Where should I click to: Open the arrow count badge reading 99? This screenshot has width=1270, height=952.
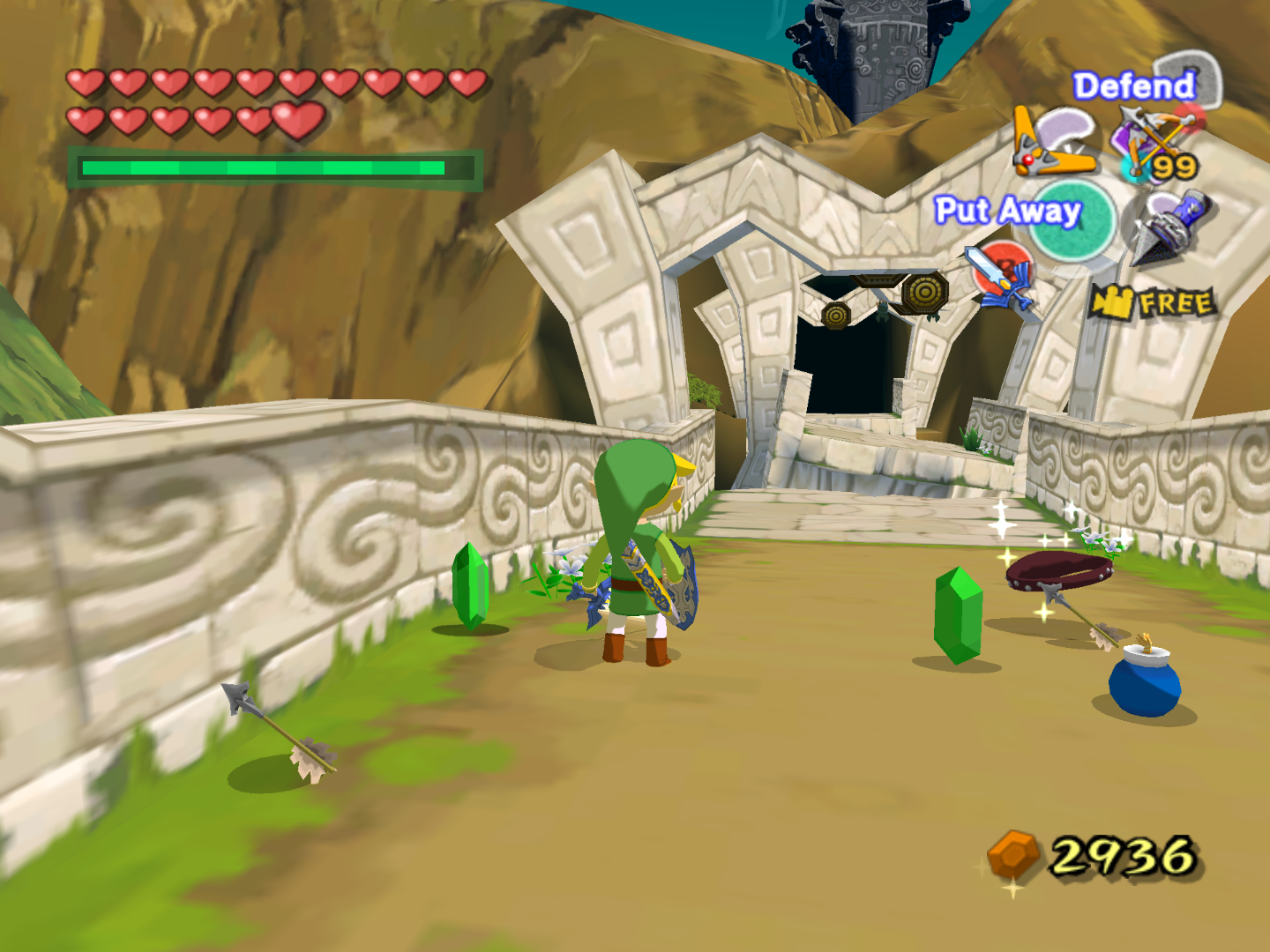1173,166
